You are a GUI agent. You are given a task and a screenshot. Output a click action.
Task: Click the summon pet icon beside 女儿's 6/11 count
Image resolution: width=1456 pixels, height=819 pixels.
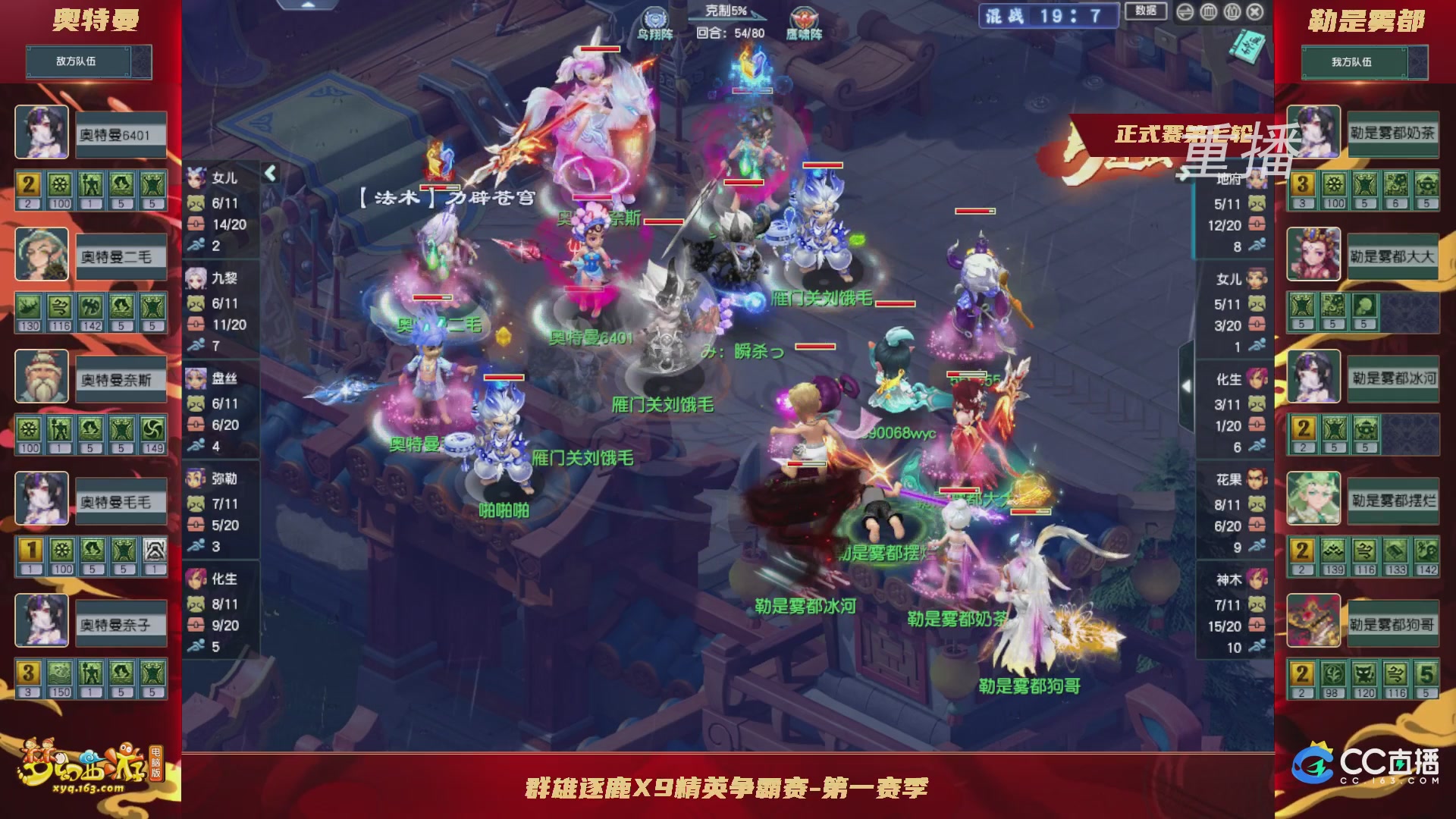[x=196, y=202]
